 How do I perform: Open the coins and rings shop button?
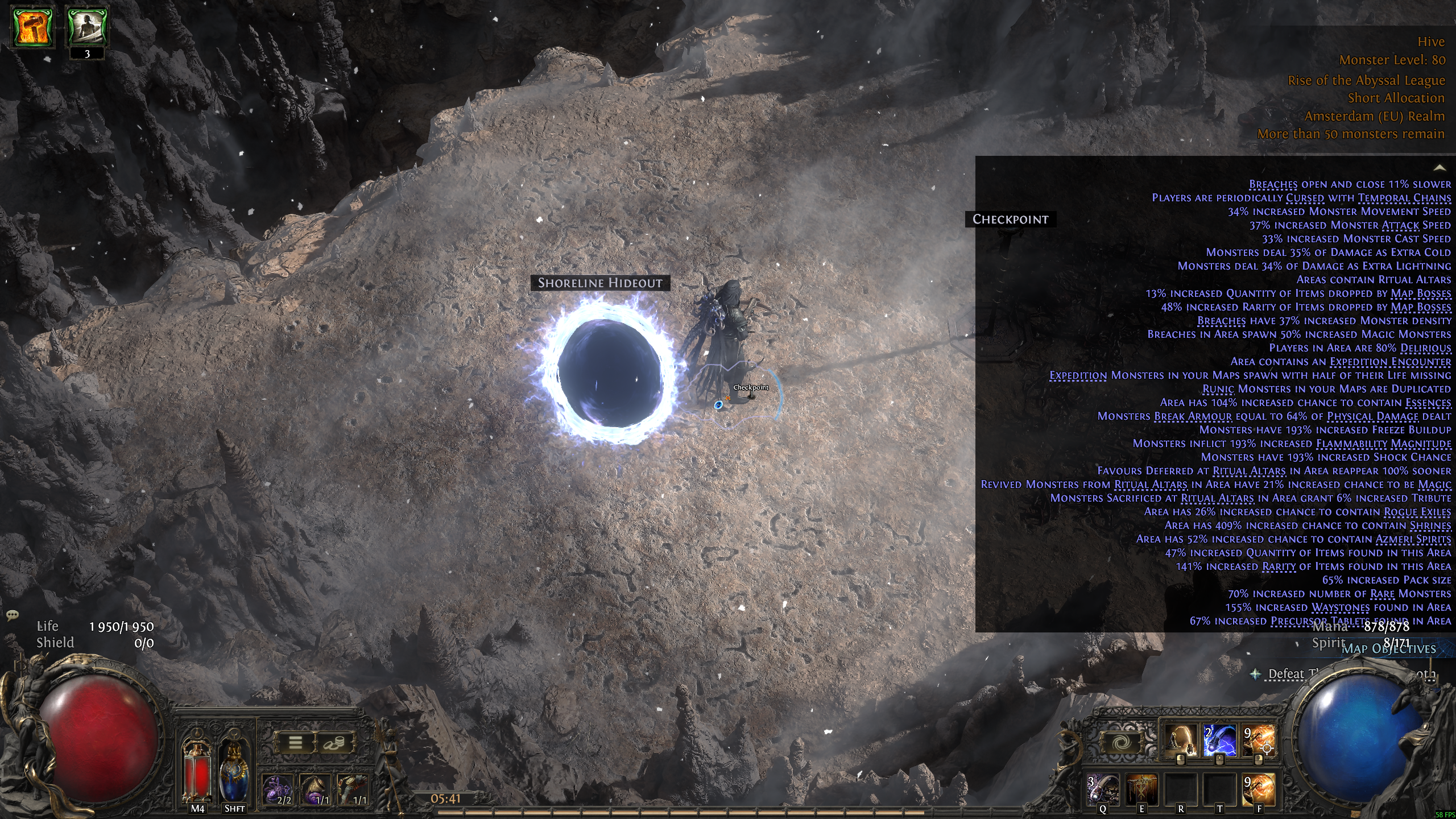336,742
